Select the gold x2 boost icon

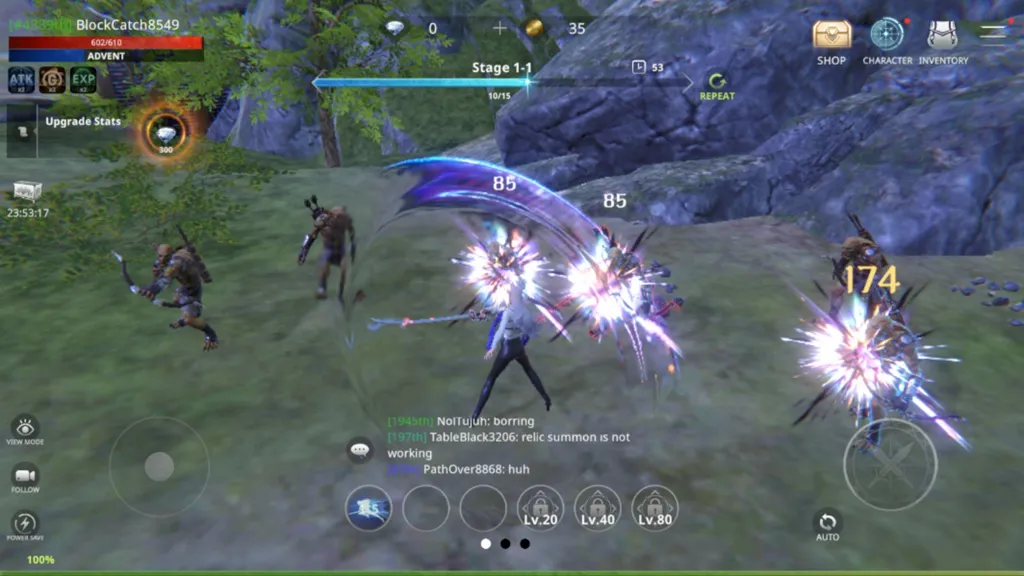click(52, 79)
